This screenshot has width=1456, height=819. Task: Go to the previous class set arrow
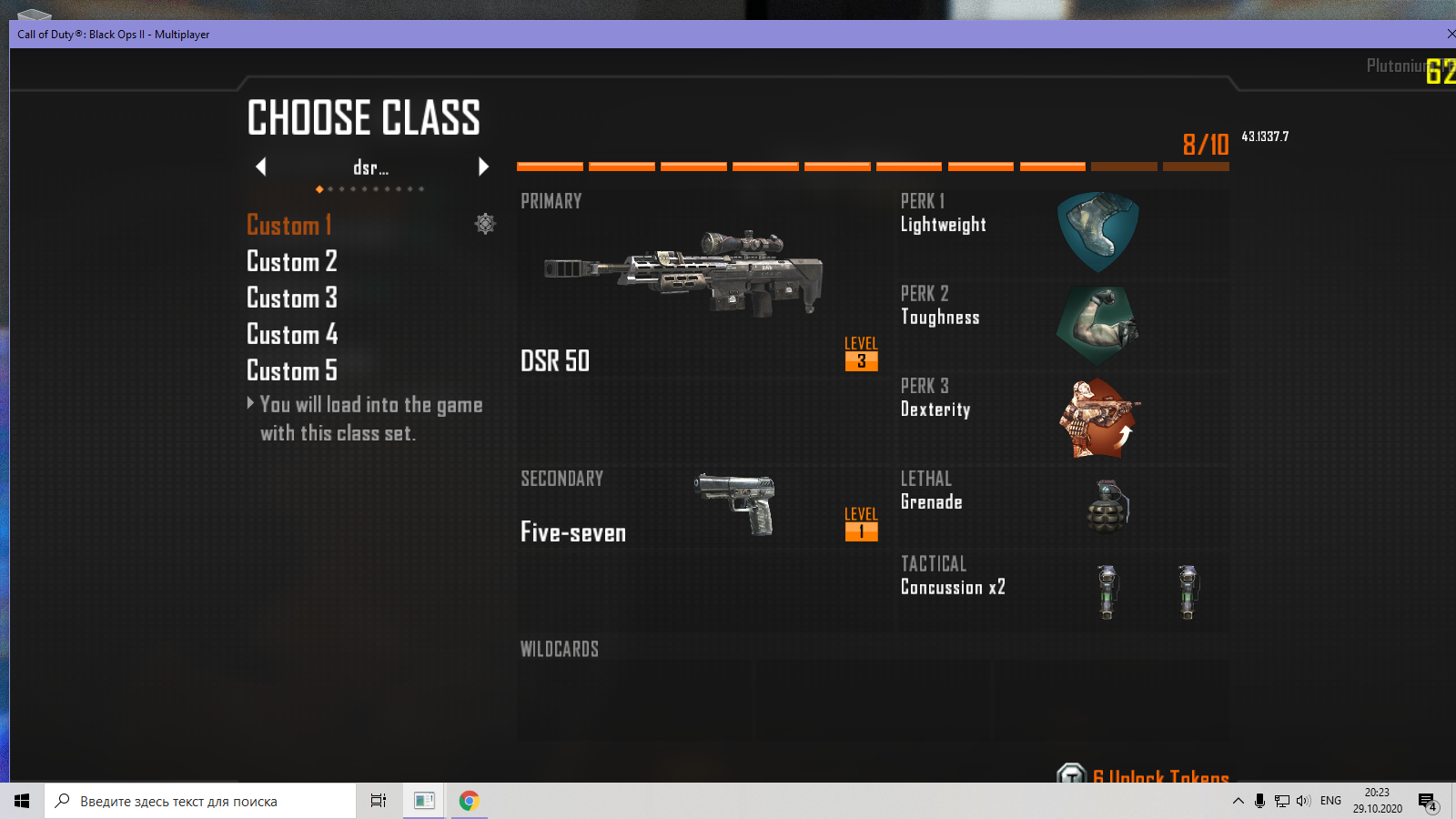pyautogui.click(x=261, y=167)
